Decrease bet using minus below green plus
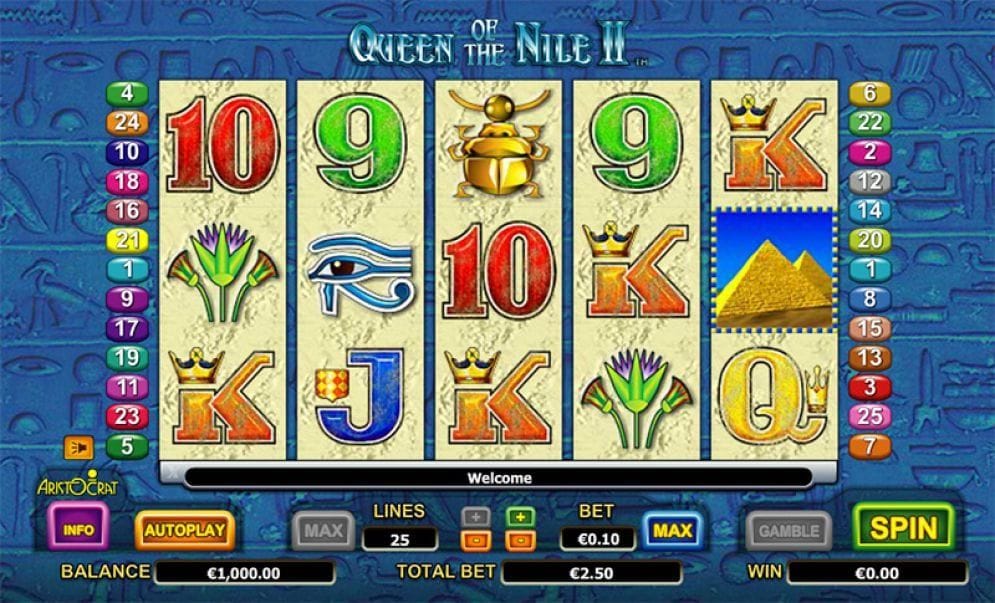The image size is (995, 603). (519, 540)
